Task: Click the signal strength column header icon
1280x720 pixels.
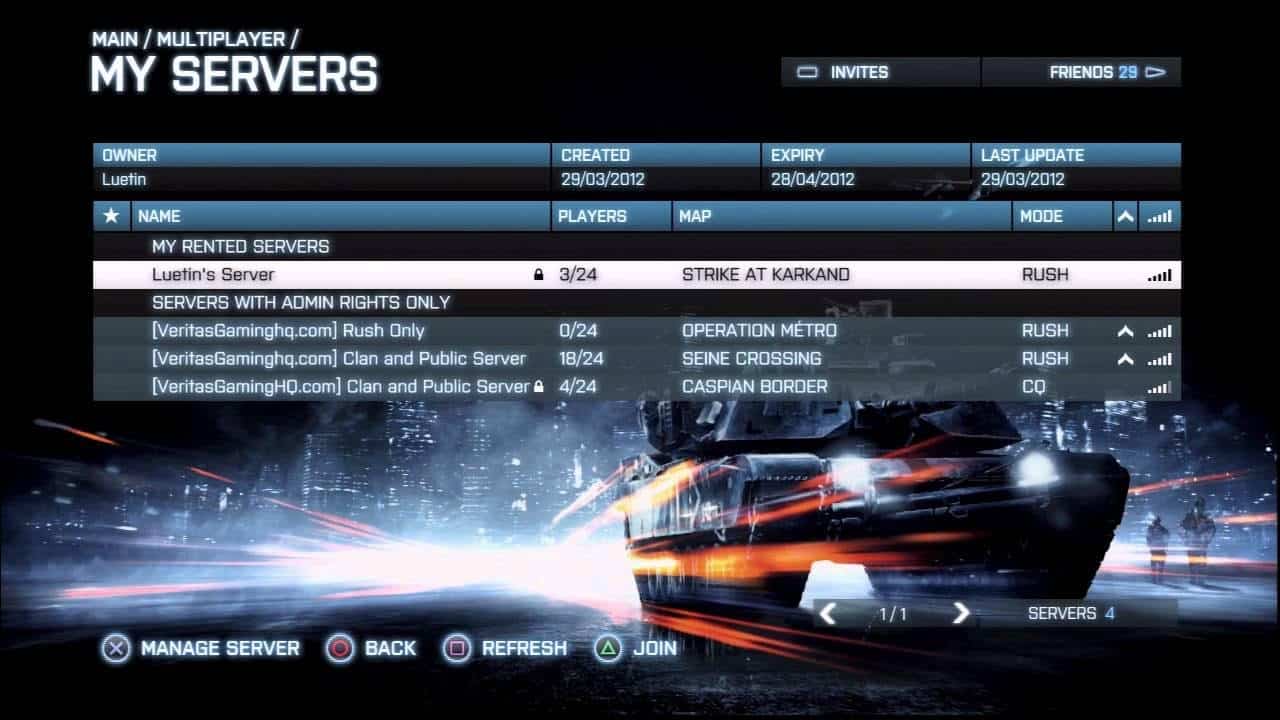Action: coord(1160,215)
